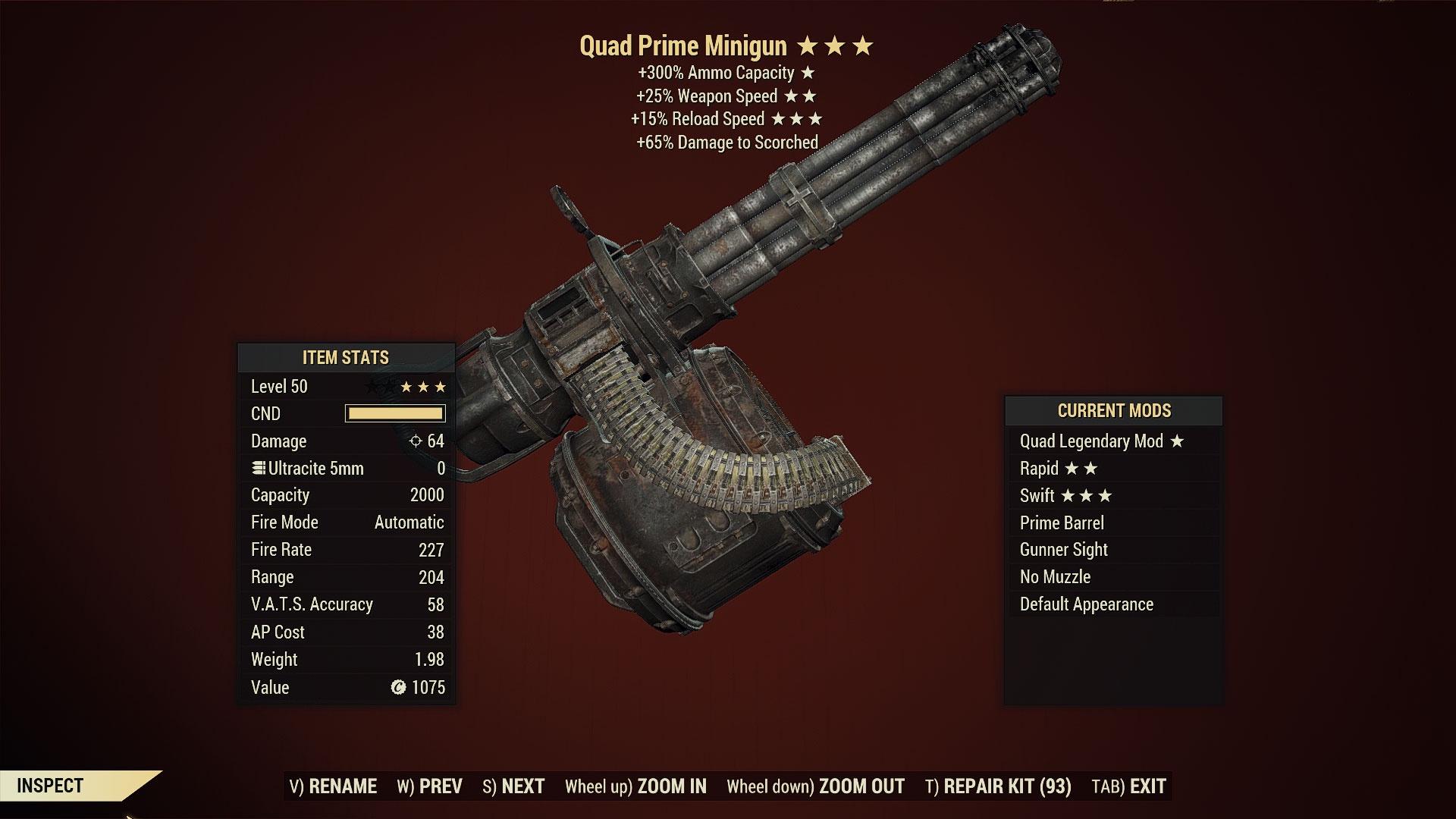The image size is (1456, 819).
Task: Switch to the INSPECT tab
Action: click(x=52, y=786)
